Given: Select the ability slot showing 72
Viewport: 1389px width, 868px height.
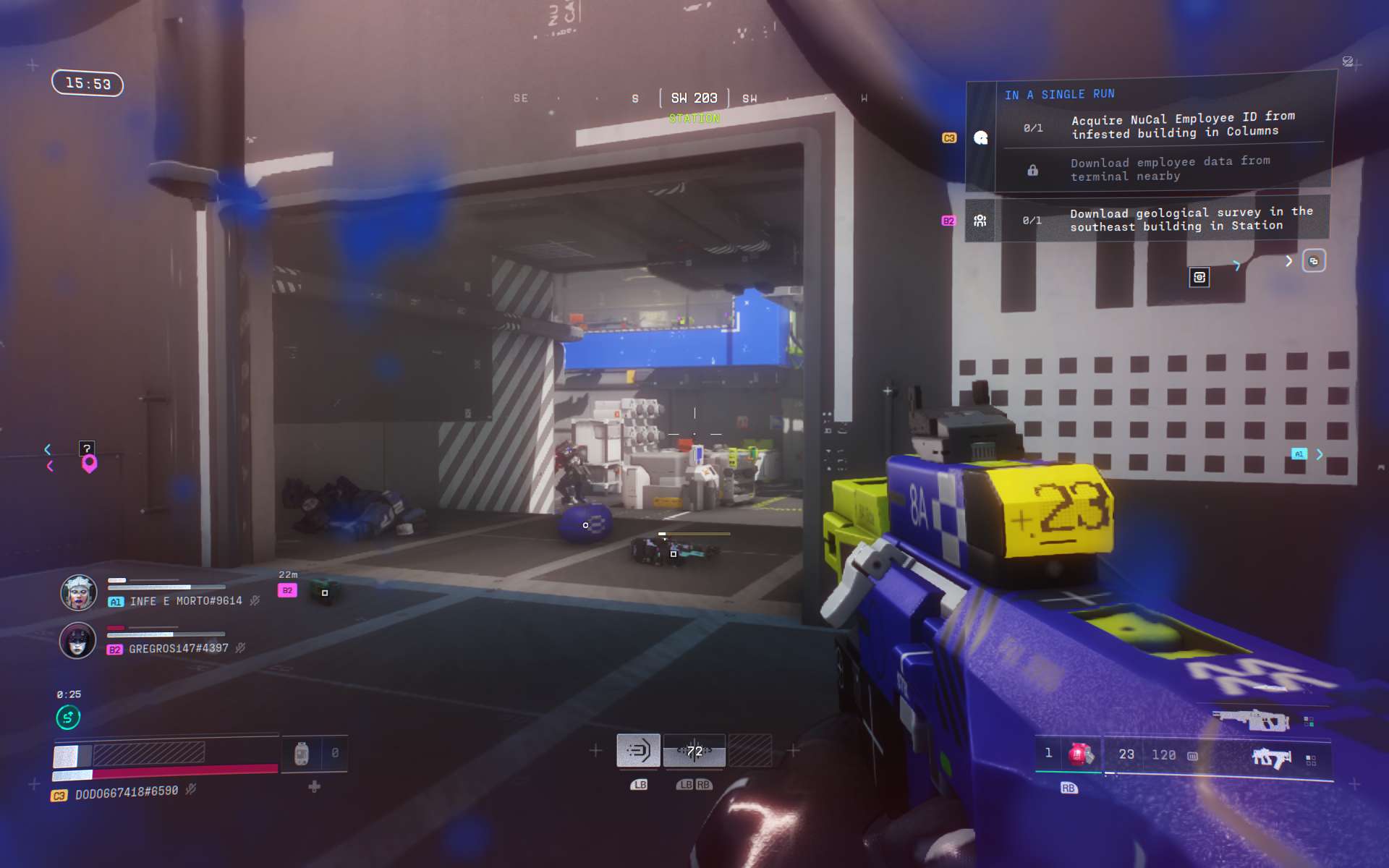Looking at the screenshot, I should [694, 751].
